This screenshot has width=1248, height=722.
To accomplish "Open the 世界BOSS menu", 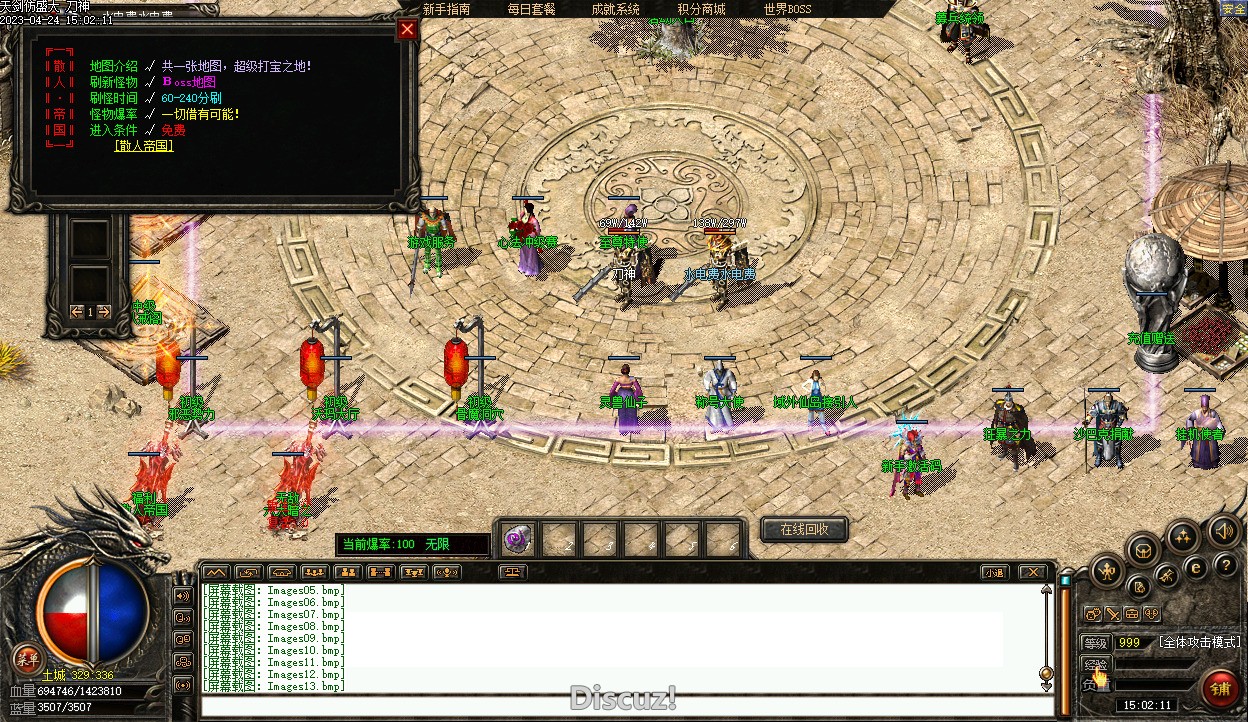I will (788, 9).
